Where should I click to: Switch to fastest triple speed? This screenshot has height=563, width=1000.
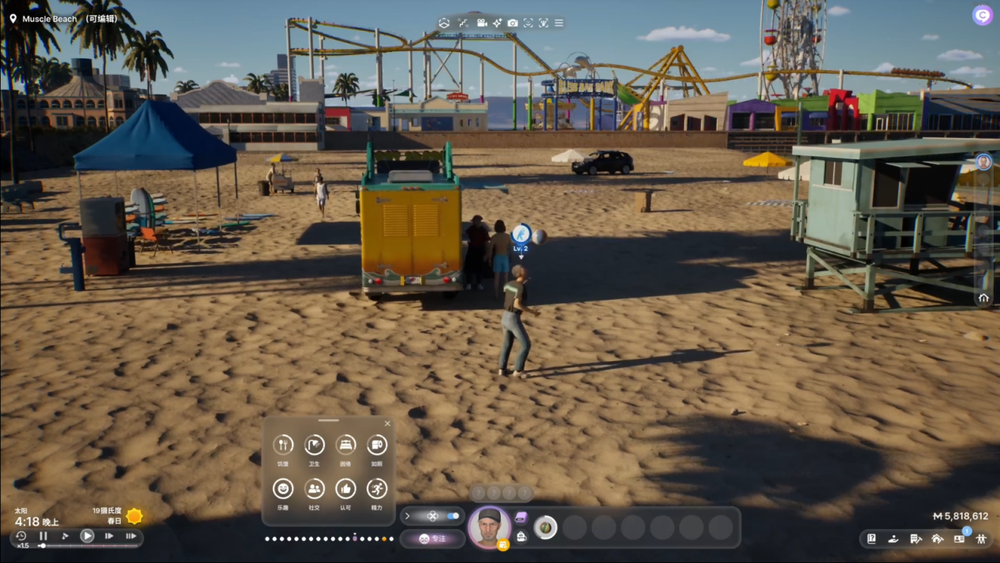click(131, 536)
